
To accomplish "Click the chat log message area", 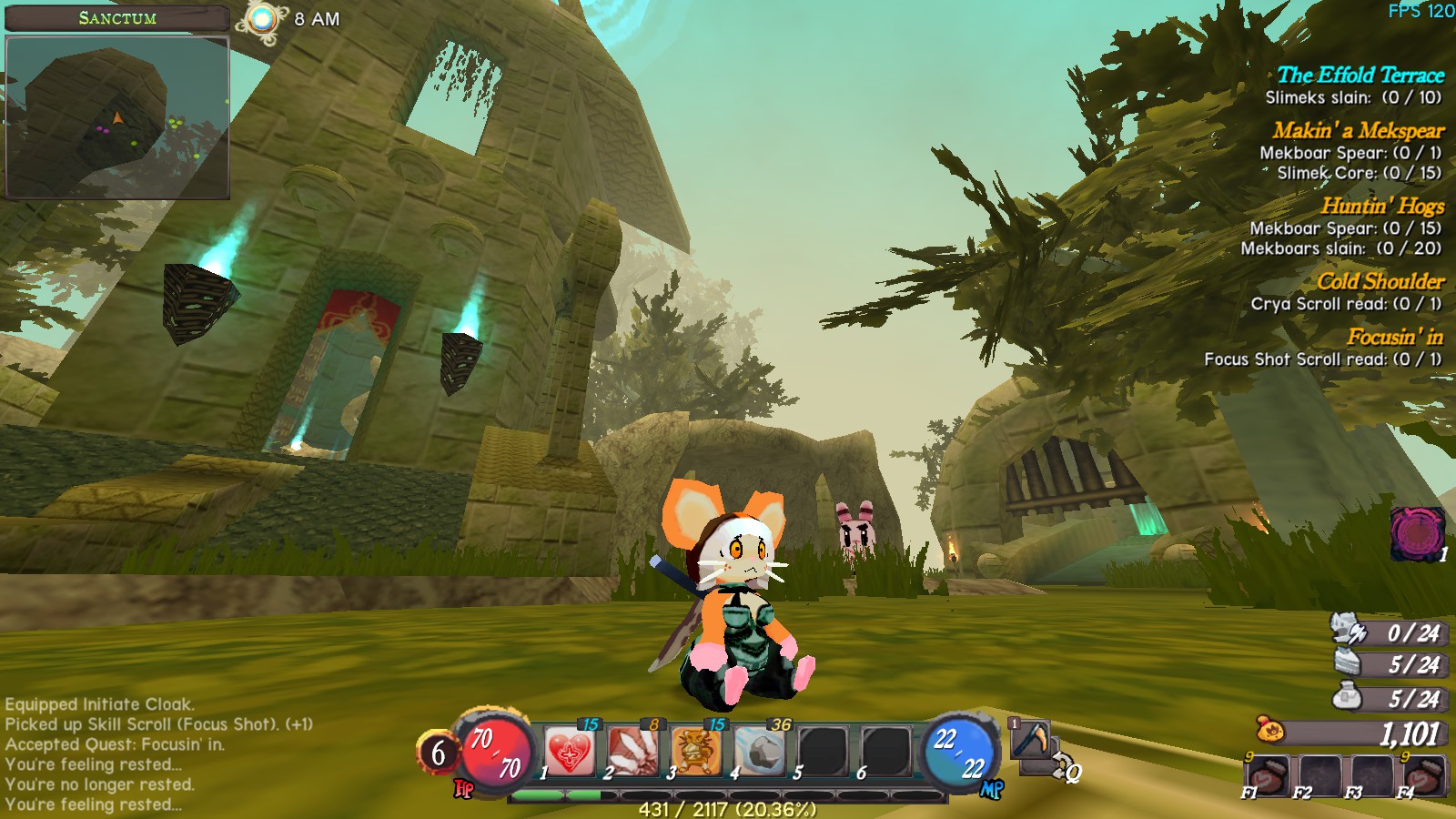I will [159, 753].
